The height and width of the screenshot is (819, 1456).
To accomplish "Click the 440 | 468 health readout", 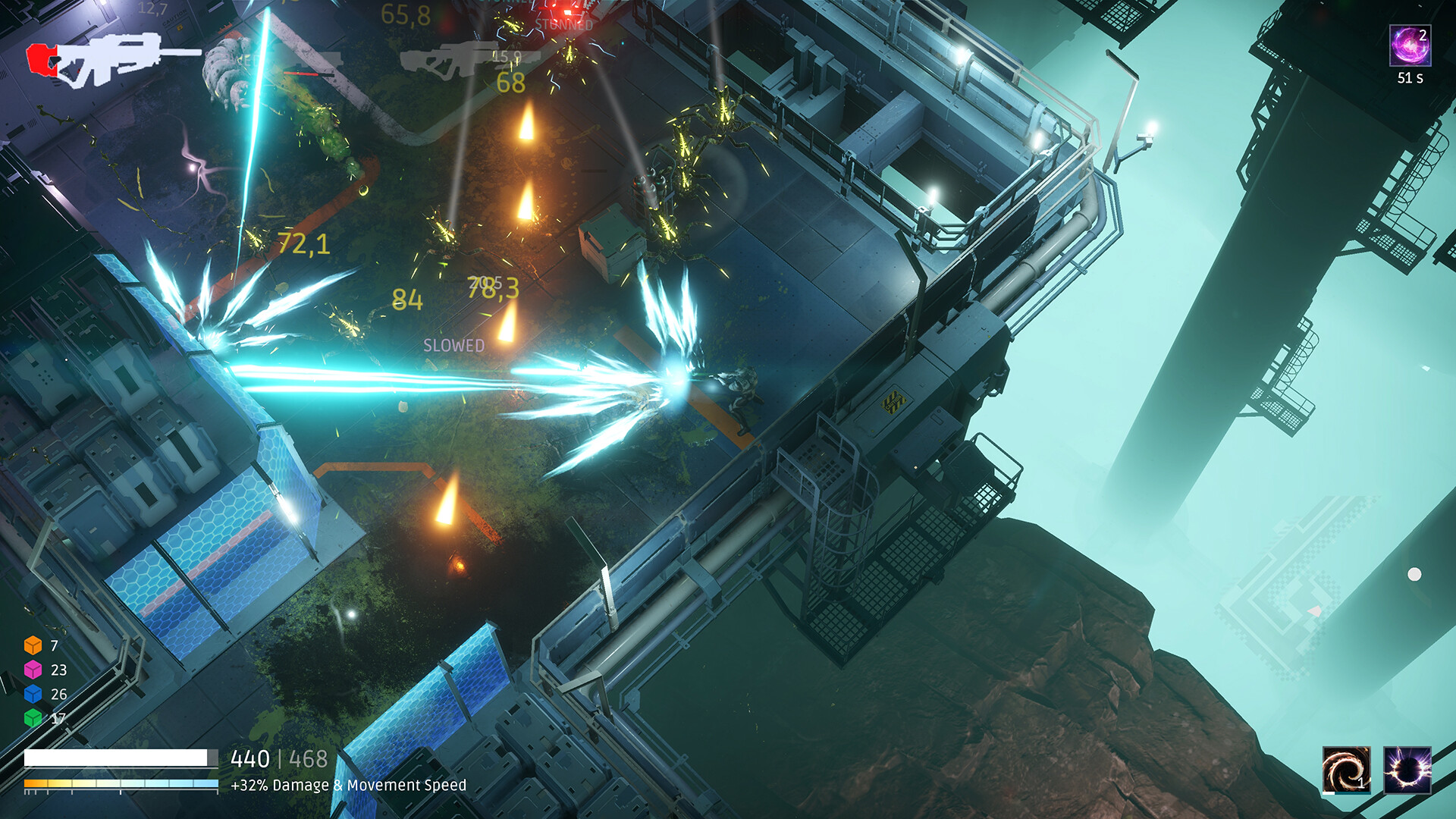I will pyautogui.click(x=278, y=757).
